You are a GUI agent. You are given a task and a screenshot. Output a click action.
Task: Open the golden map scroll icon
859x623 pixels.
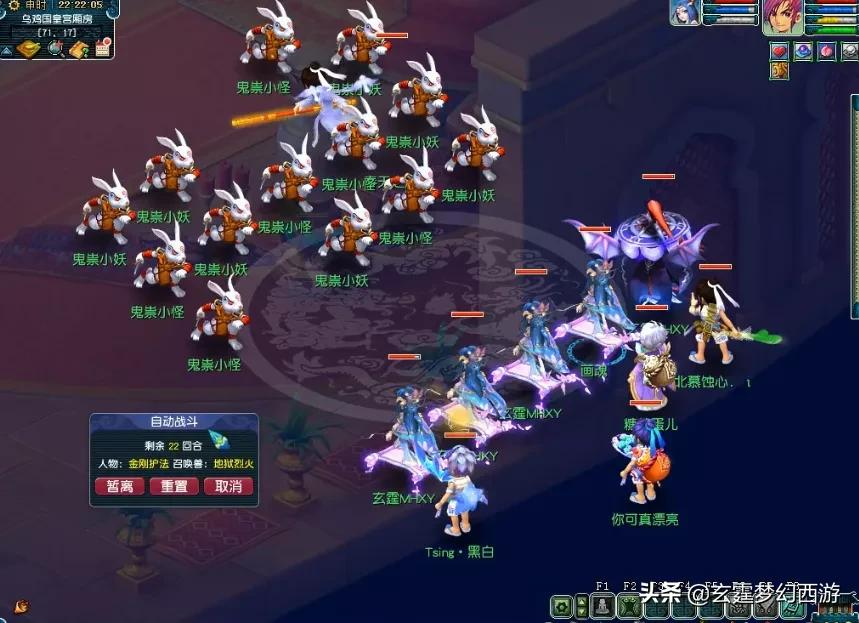pyautogui.click(x=27, y=49)
